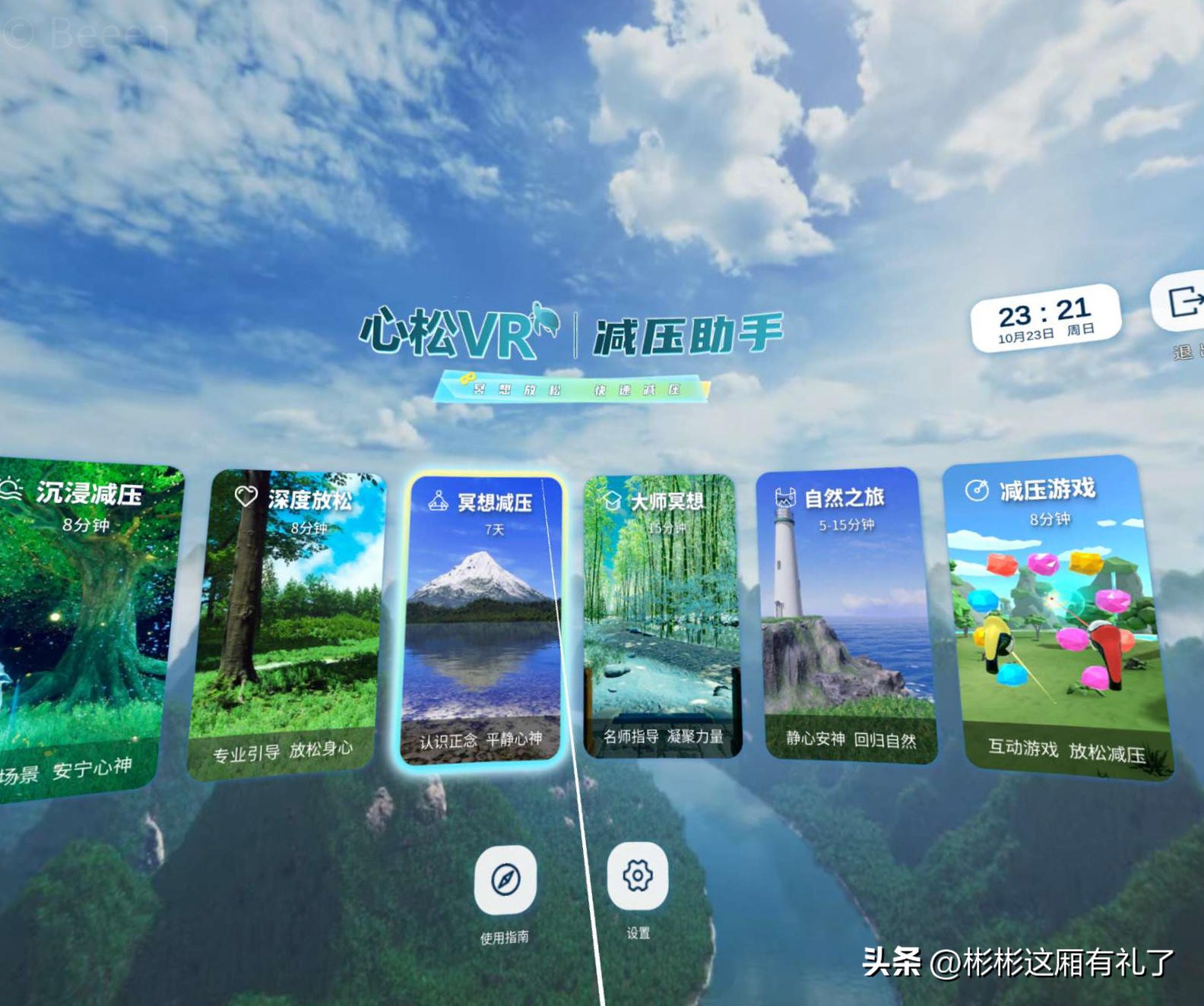
Task: Click the heart icon on the 深度放松 card
Action: pyautogui.click(x=245, y=495)
